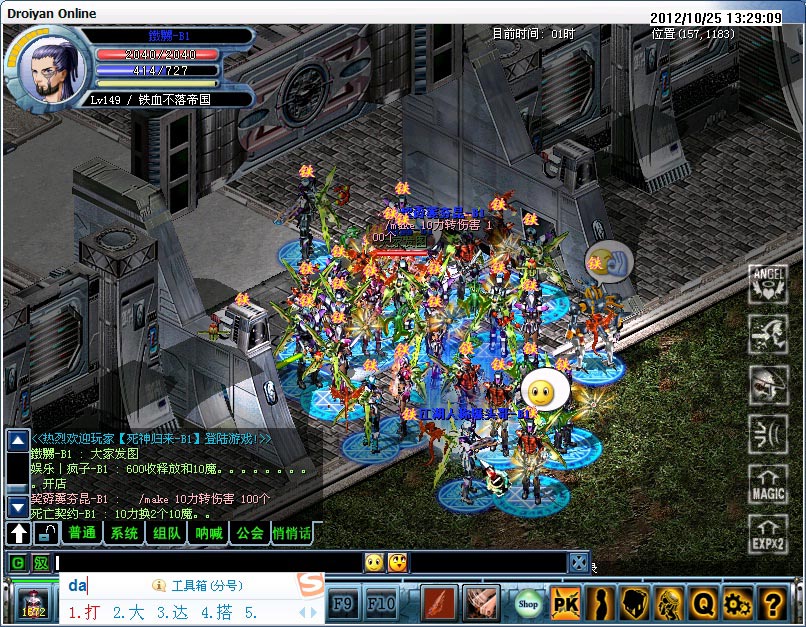Open the 悄悄话 whisper tab
The width and height of the screenshot is (806, 627).
(292, 533)
